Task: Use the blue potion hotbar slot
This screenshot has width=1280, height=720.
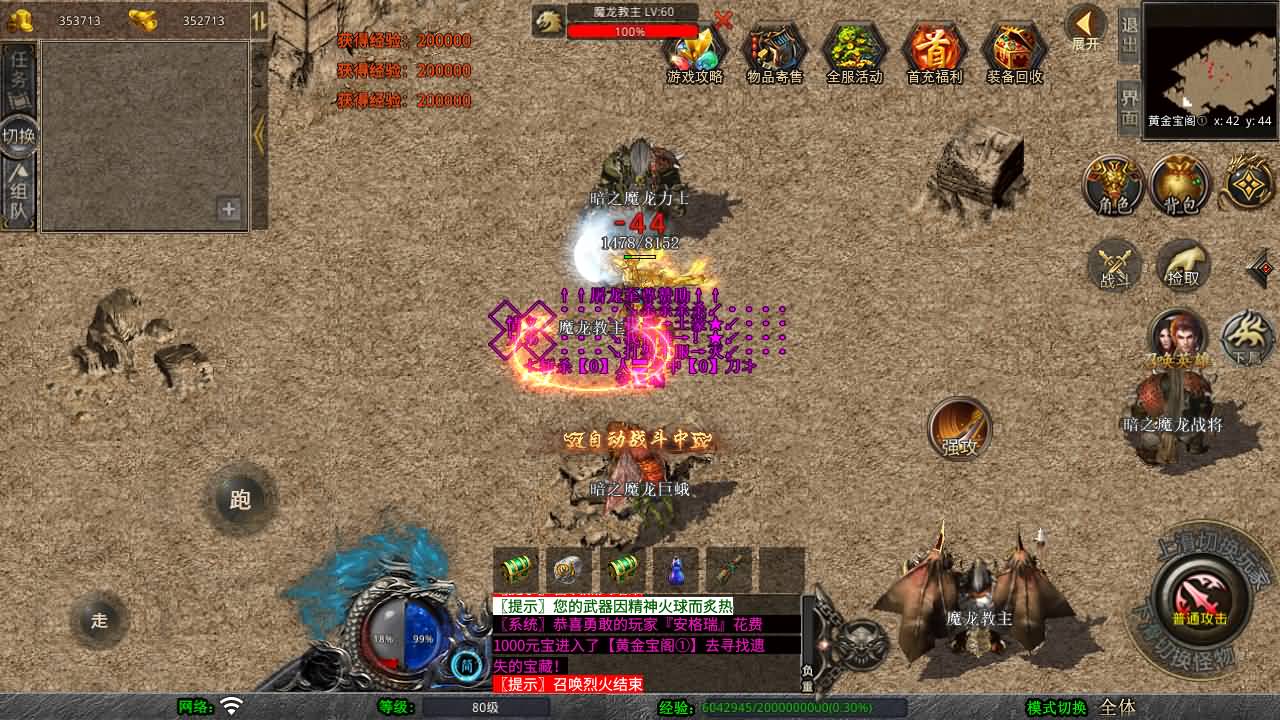Action: coord(676,570)
